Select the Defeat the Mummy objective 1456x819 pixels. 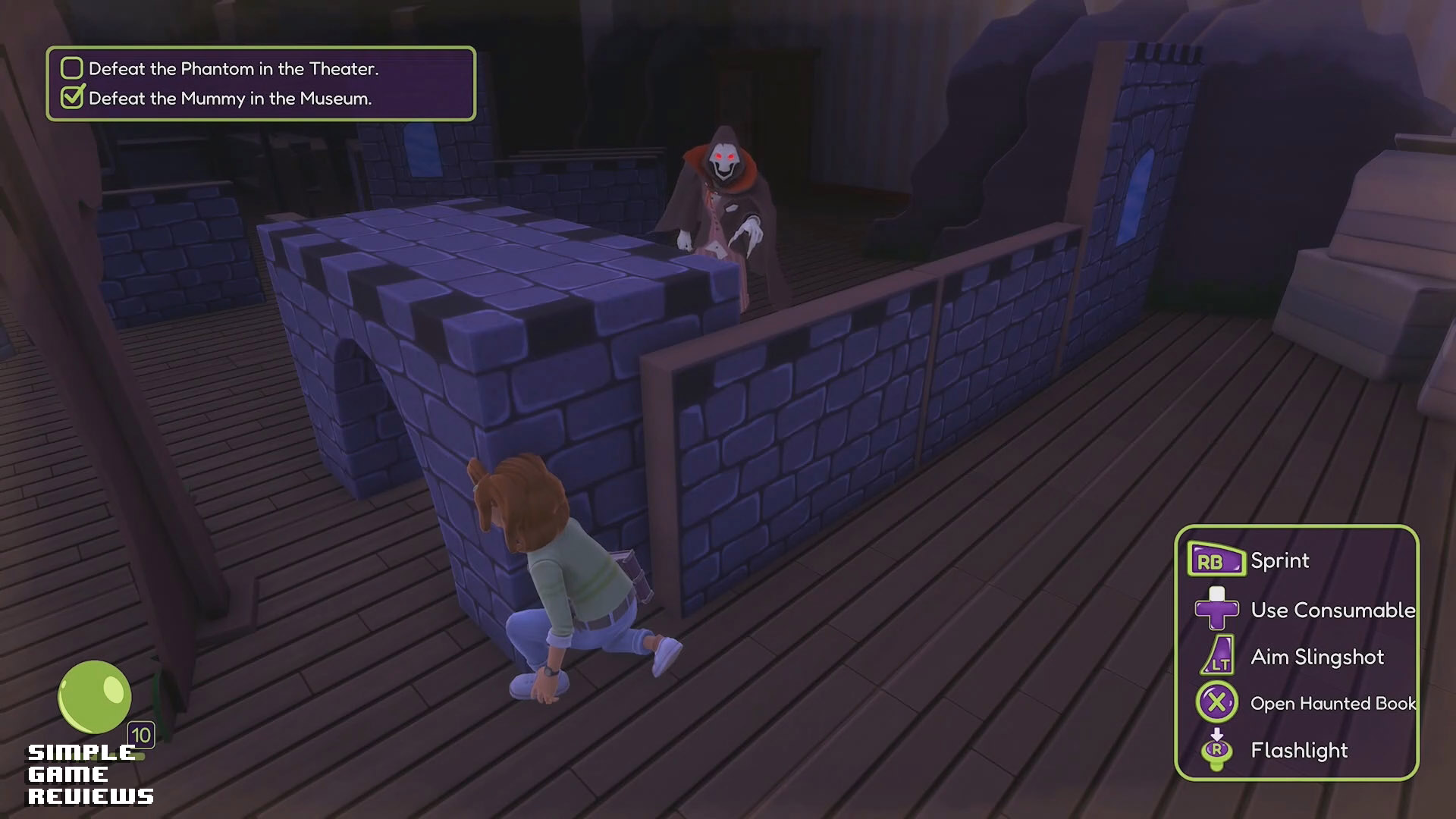[229, 99]
